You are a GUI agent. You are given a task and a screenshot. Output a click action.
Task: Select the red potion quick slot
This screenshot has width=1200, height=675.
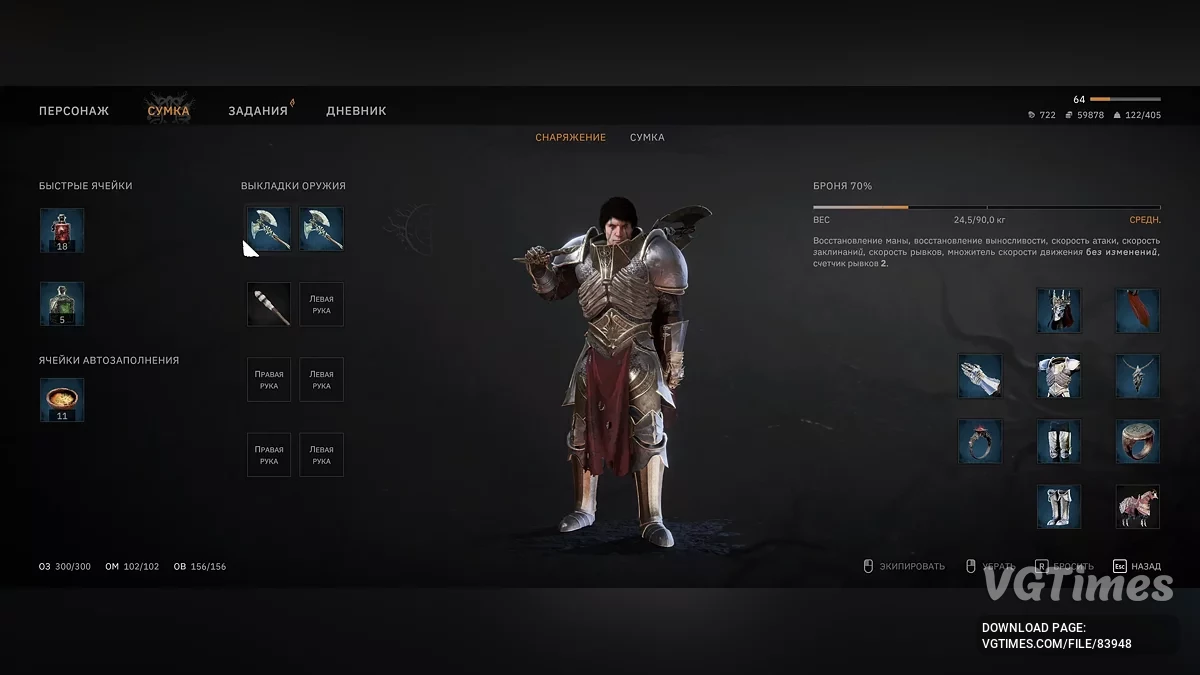62,230
